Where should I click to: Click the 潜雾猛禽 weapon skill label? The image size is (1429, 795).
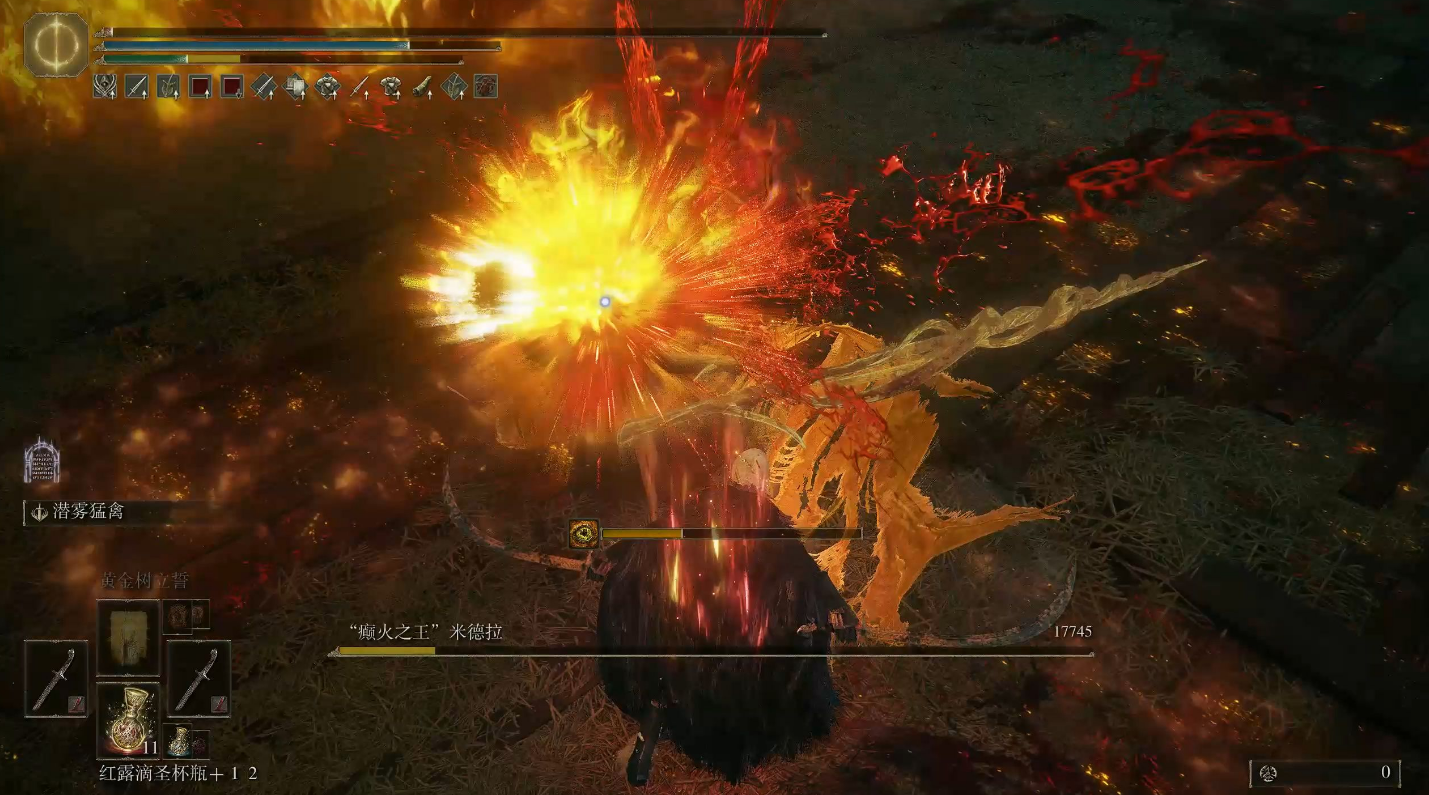click(x=88, y=512)
